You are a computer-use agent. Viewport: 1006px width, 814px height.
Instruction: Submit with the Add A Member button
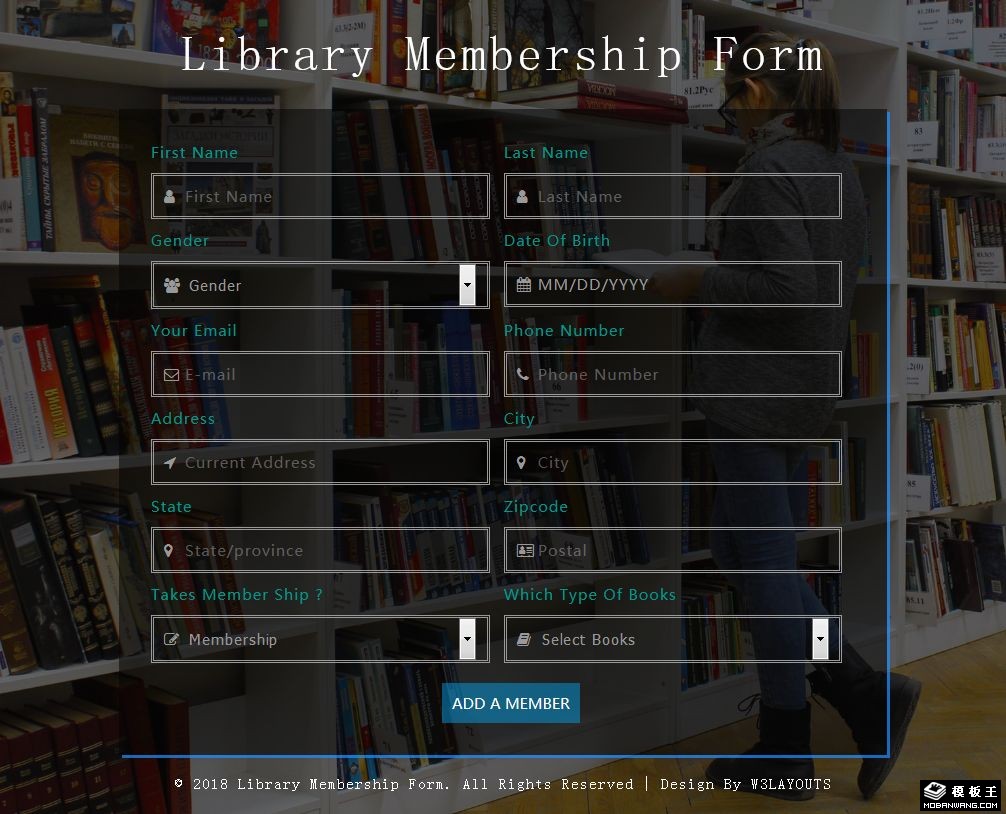click(510, 703)
